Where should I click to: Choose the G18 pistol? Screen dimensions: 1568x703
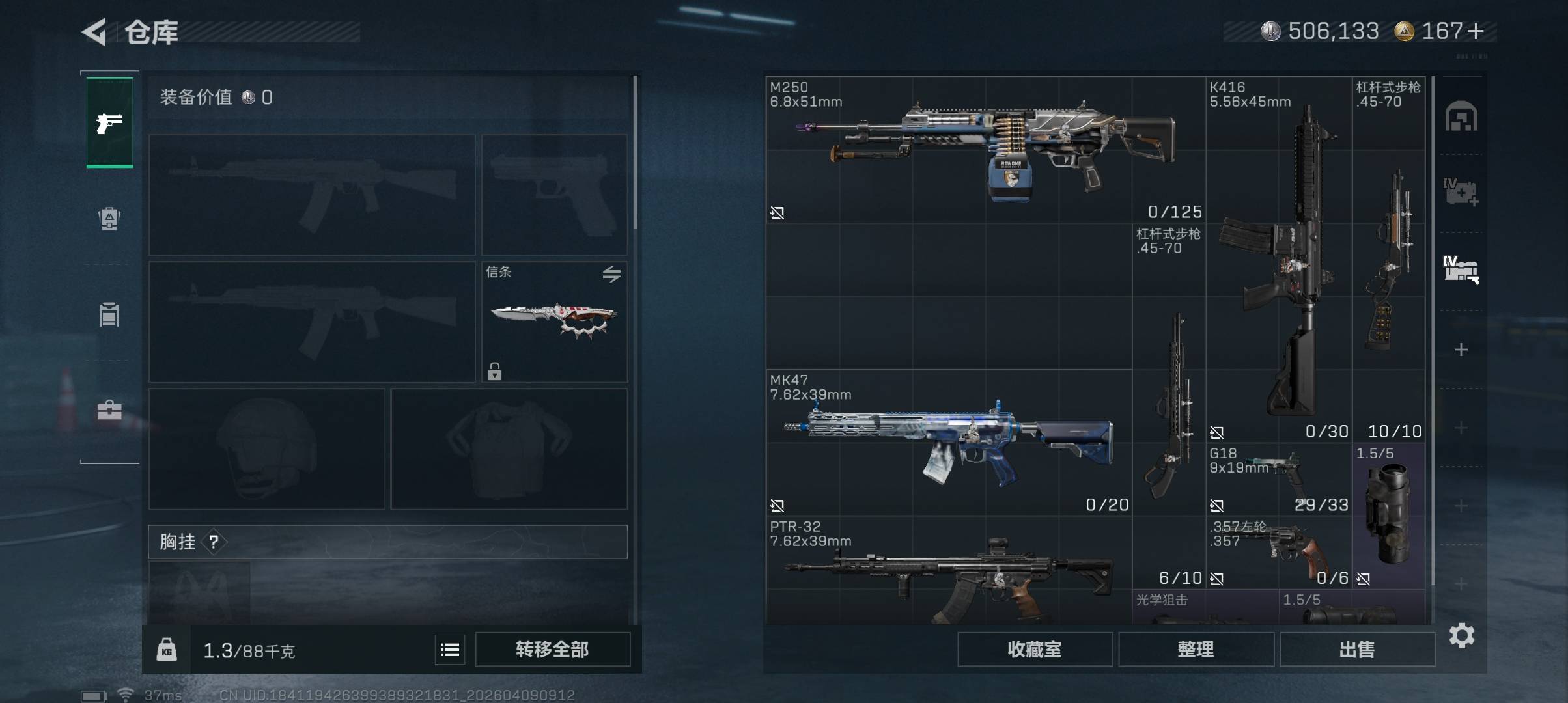[x=1278, y=480]
